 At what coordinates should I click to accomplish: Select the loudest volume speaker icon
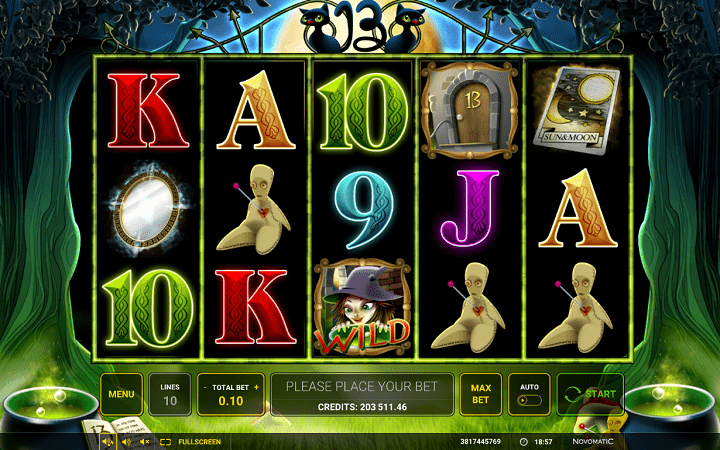click(x=108, y=441)
